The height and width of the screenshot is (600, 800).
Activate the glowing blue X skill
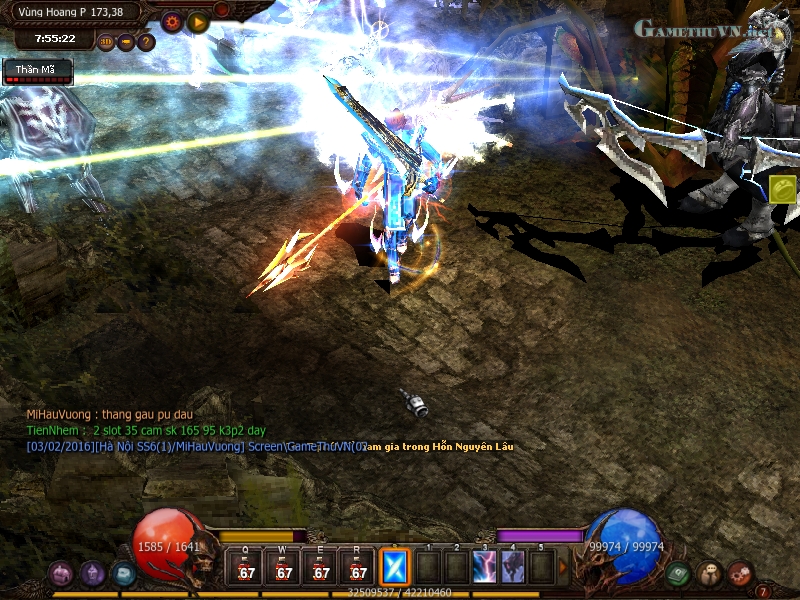pos(396,568)
